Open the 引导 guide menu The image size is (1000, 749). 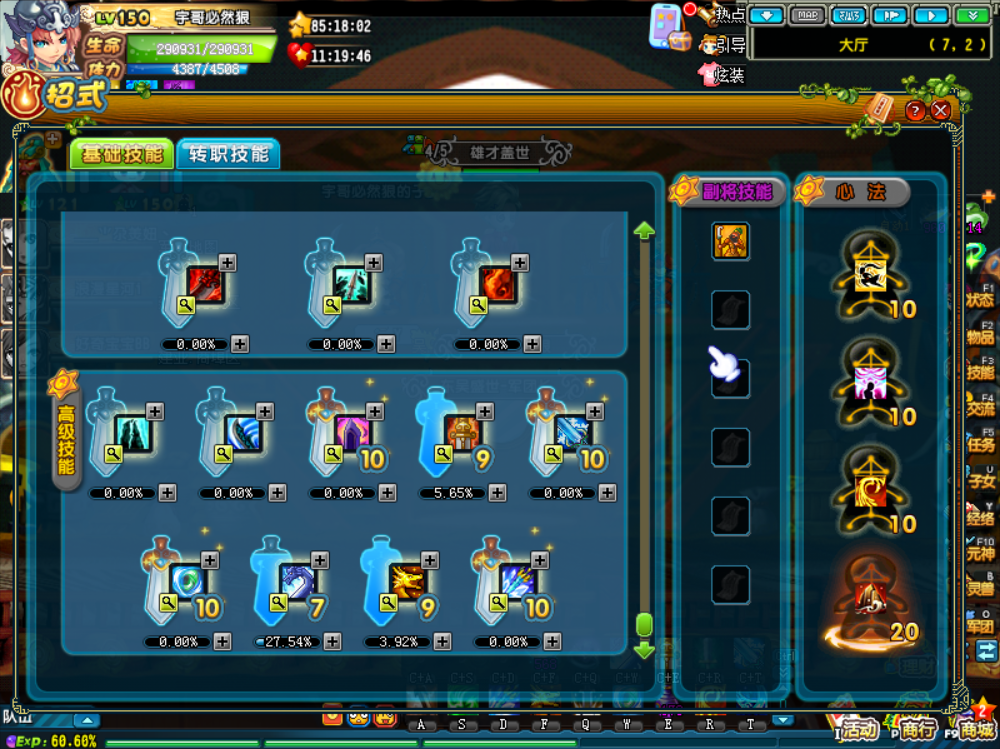click(x=723, y=44)
